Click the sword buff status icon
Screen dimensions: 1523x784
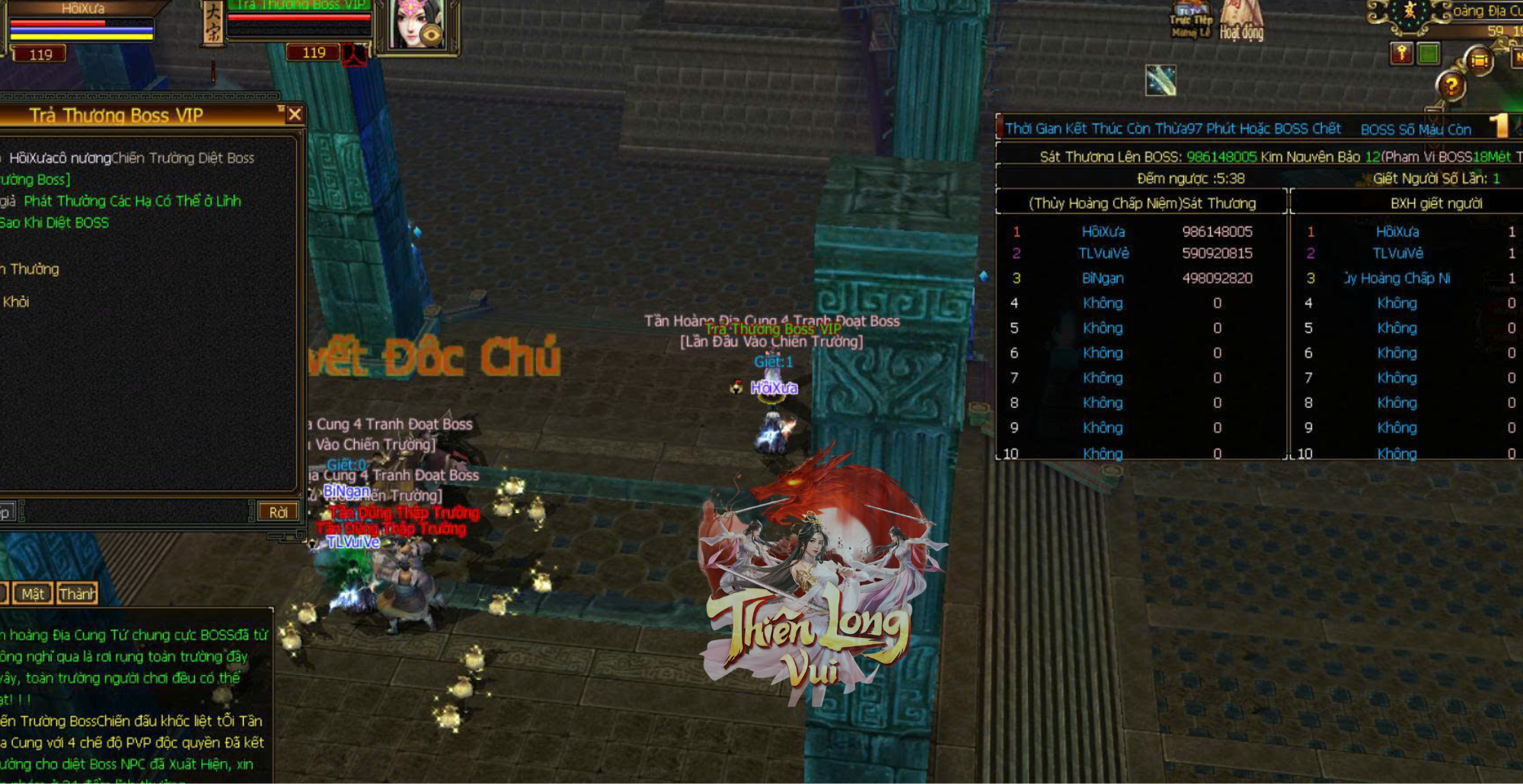point(1161,80)
